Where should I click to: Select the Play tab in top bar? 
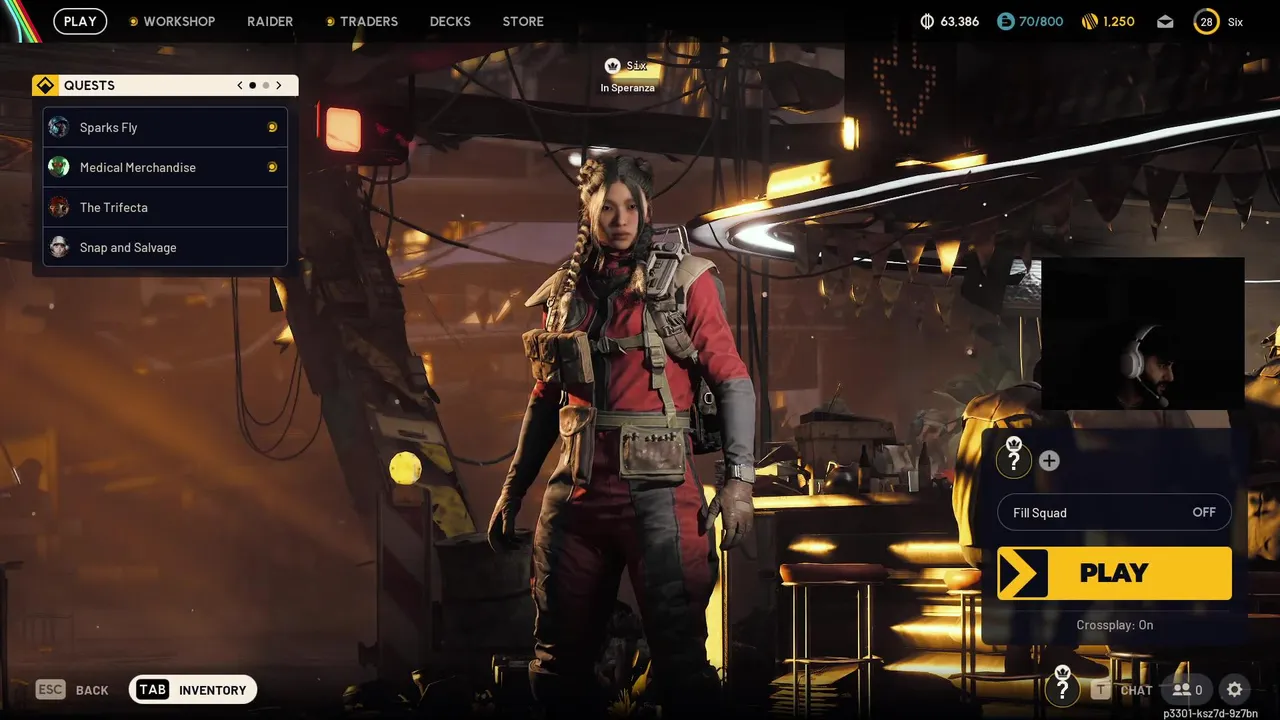pos(80,21)
